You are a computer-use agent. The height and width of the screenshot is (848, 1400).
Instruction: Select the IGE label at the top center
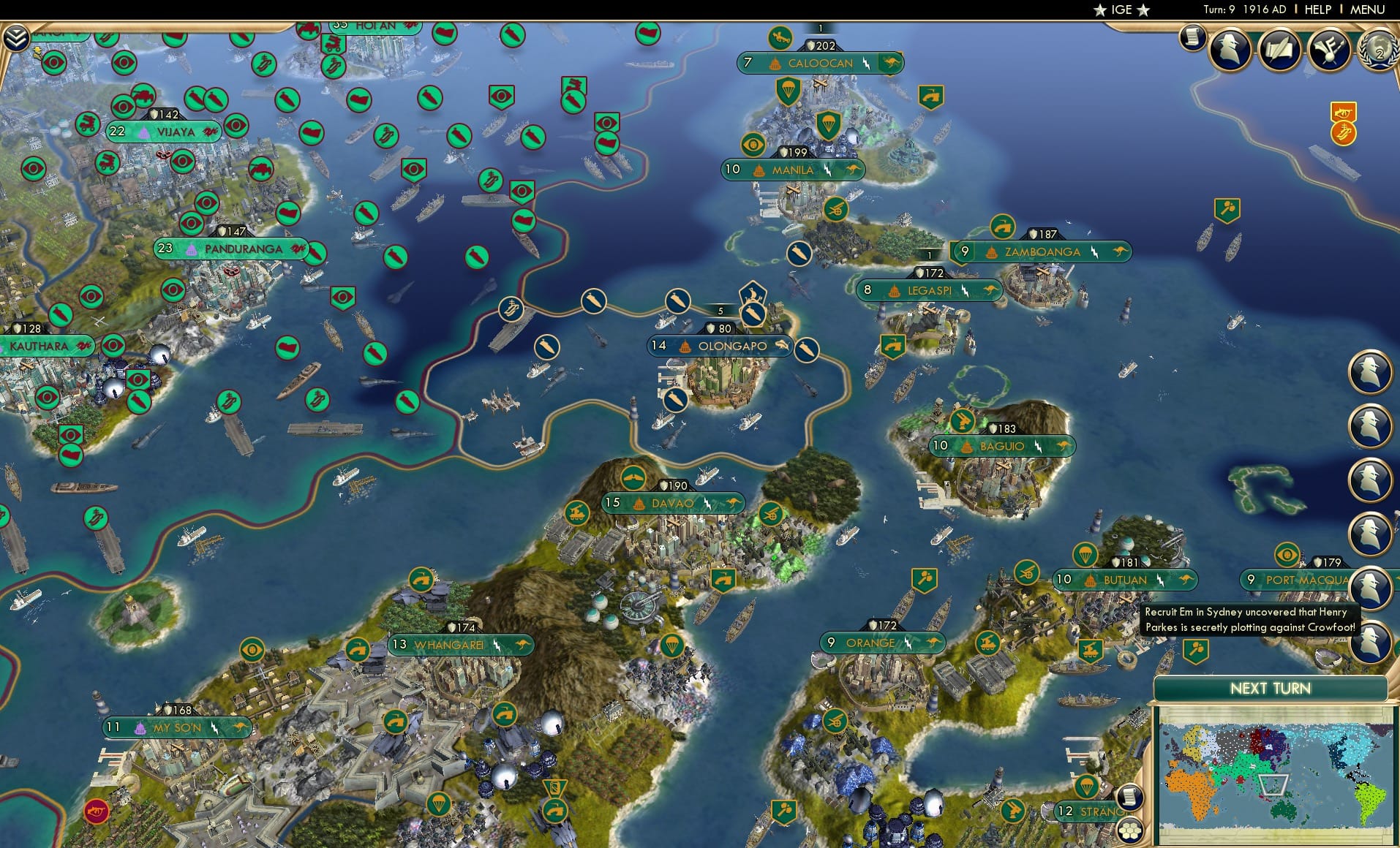(x=1121, y=10)
